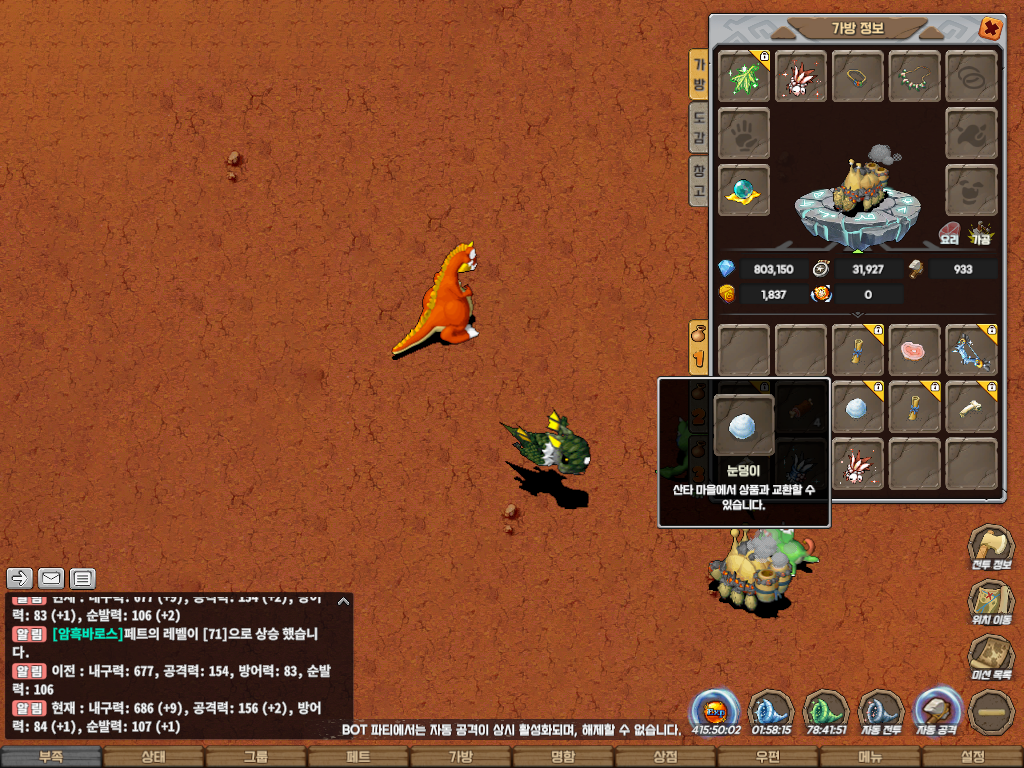Expand the chat log with the arrow
Screen dimensions: 1024x768
tap(344, 602)
